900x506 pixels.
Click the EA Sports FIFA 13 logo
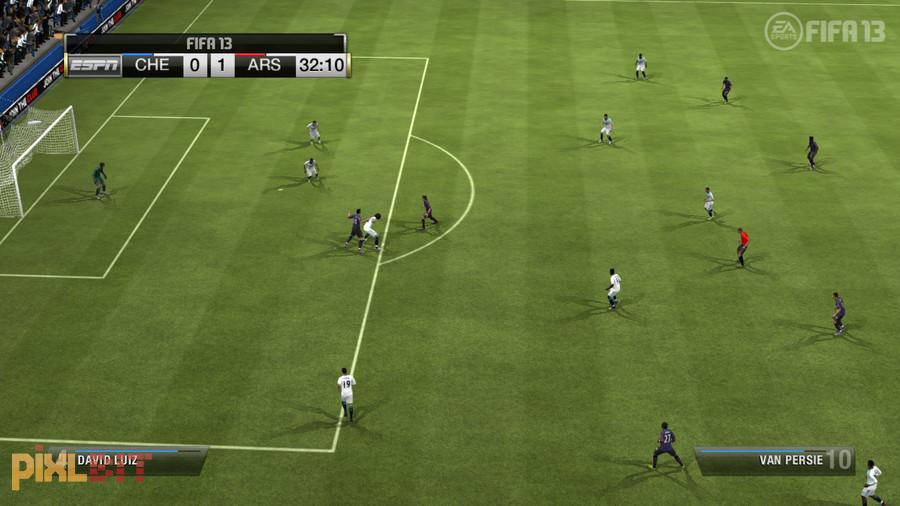tap(824, 30)
